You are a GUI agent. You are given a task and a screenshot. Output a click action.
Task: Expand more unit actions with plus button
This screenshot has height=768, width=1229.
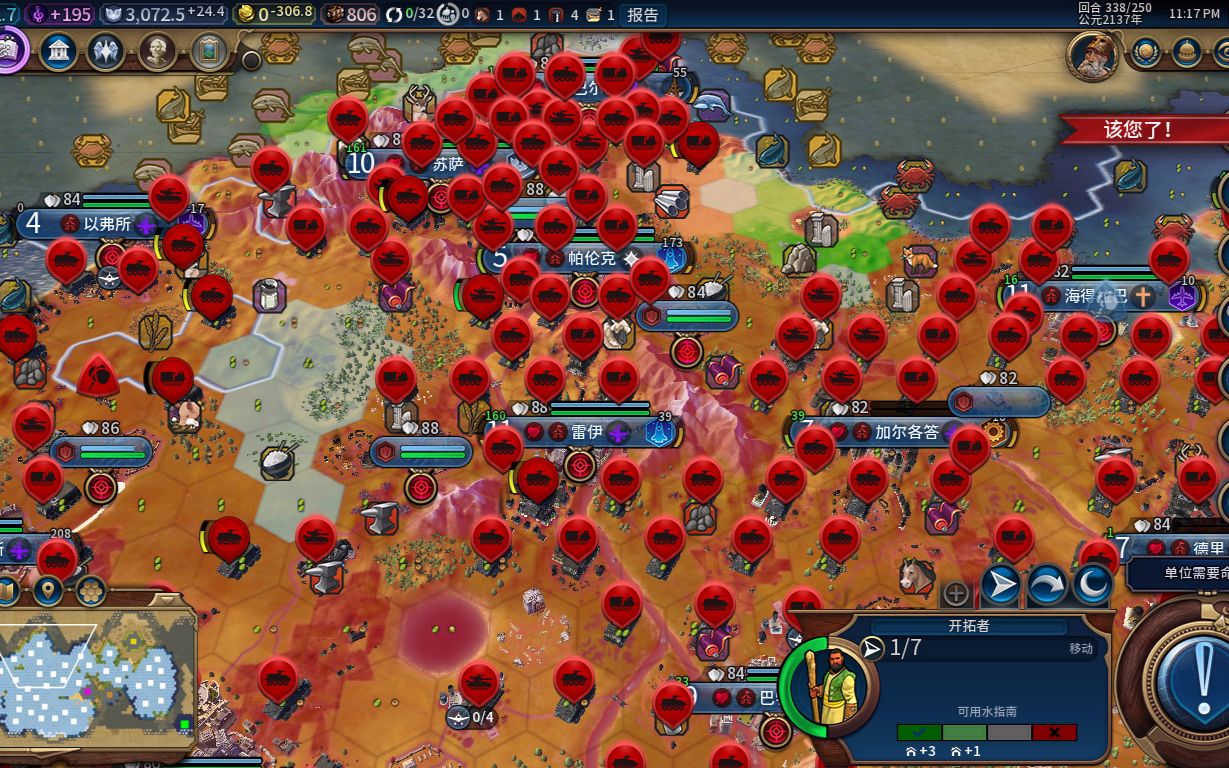(956, 593)
